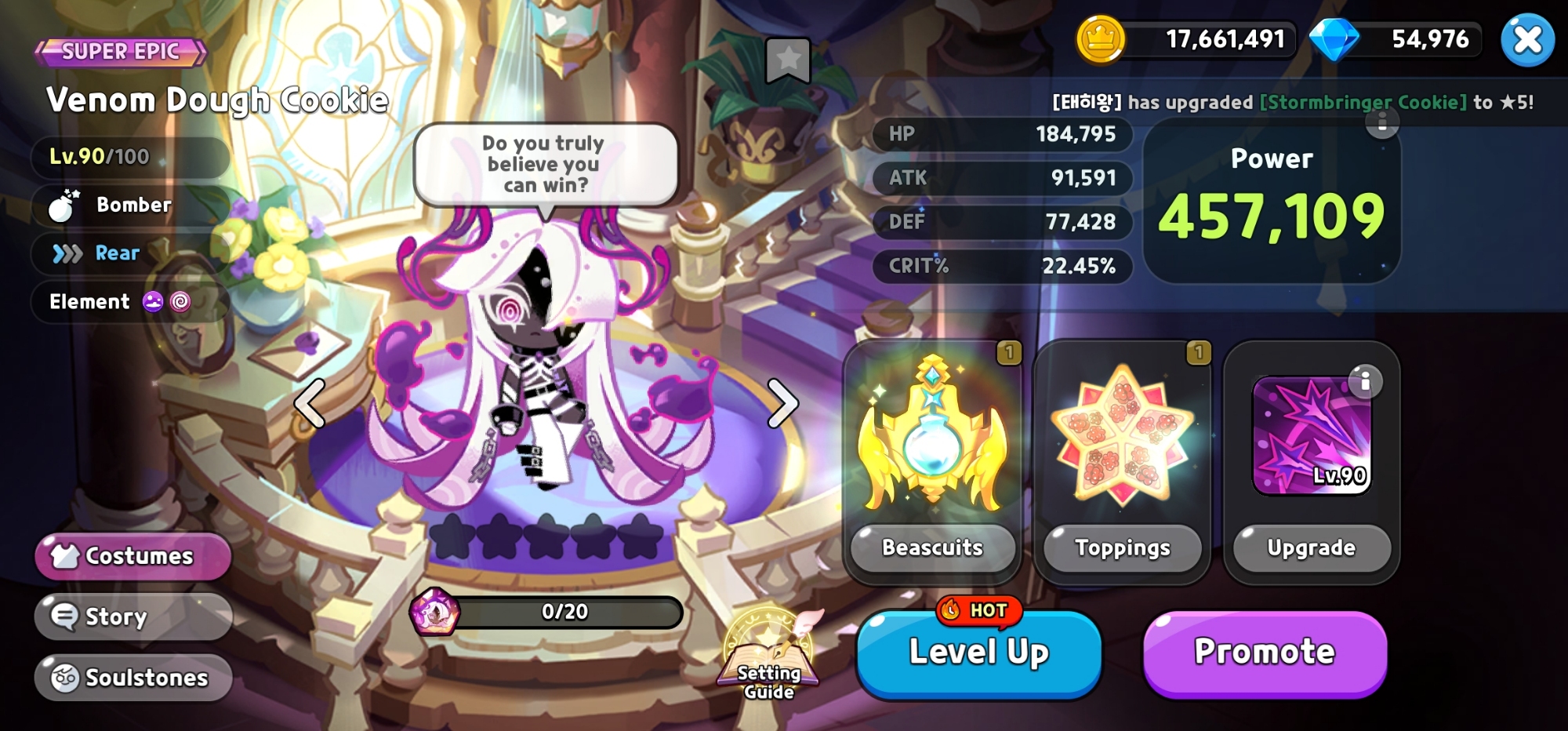Viewport: 1568px width, 731px height.
Task: Go to the previous cookie arrow
Action: [x=310, y=404]
